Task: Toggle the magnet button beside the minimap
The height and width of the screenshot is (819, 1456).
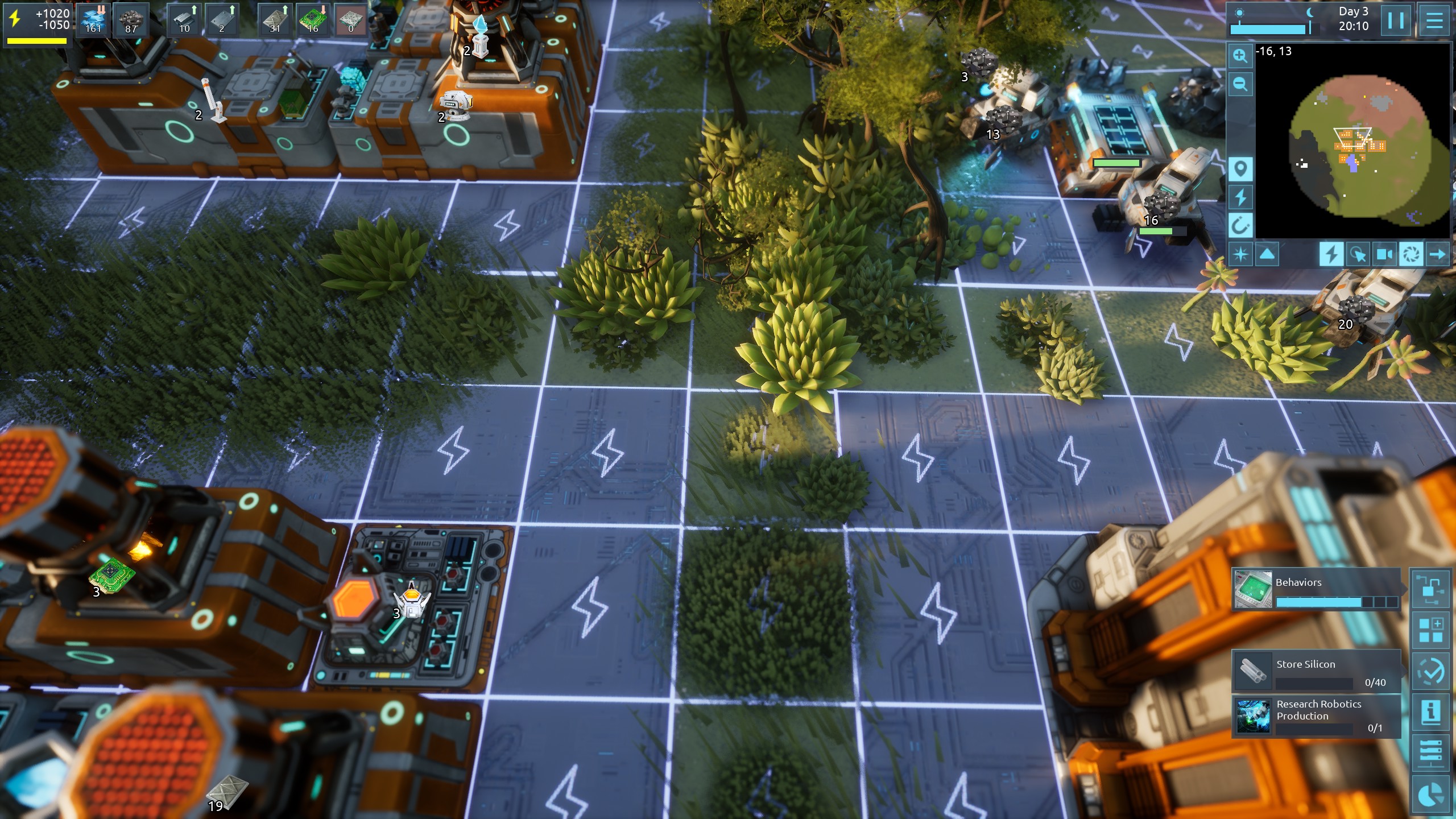Action: click(1240, 226)
